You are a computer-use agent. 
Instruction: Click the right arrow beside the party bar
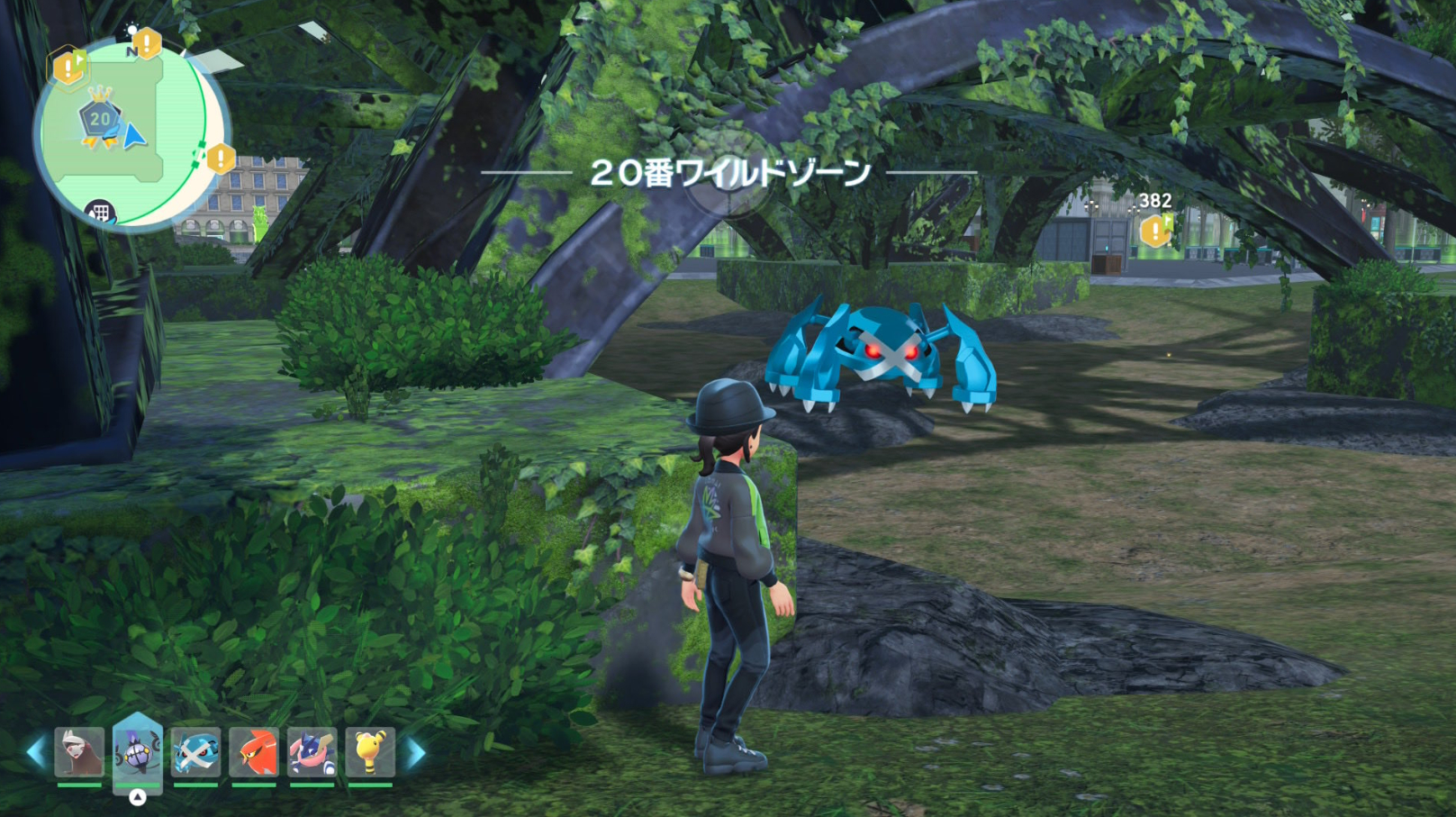click(x=415, y=752)
